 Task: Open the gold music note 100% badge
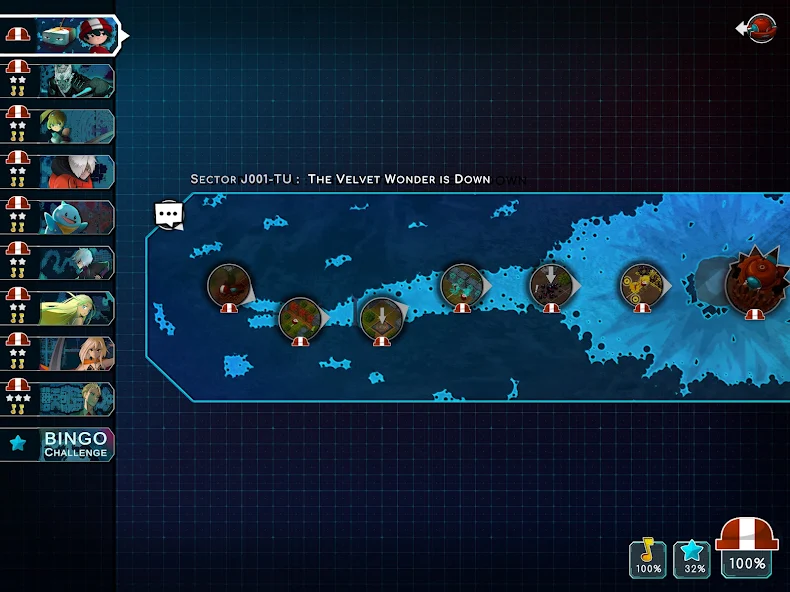pyautogui.click(x=648, y=558)
